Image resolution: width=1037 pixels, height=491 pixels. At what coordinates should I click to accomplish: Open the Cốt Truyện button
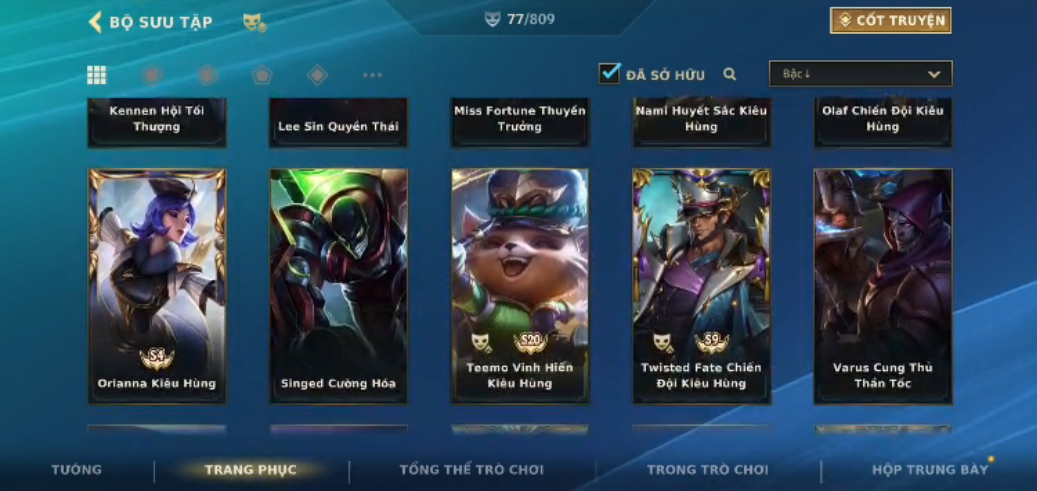click(x=890, y=21)
